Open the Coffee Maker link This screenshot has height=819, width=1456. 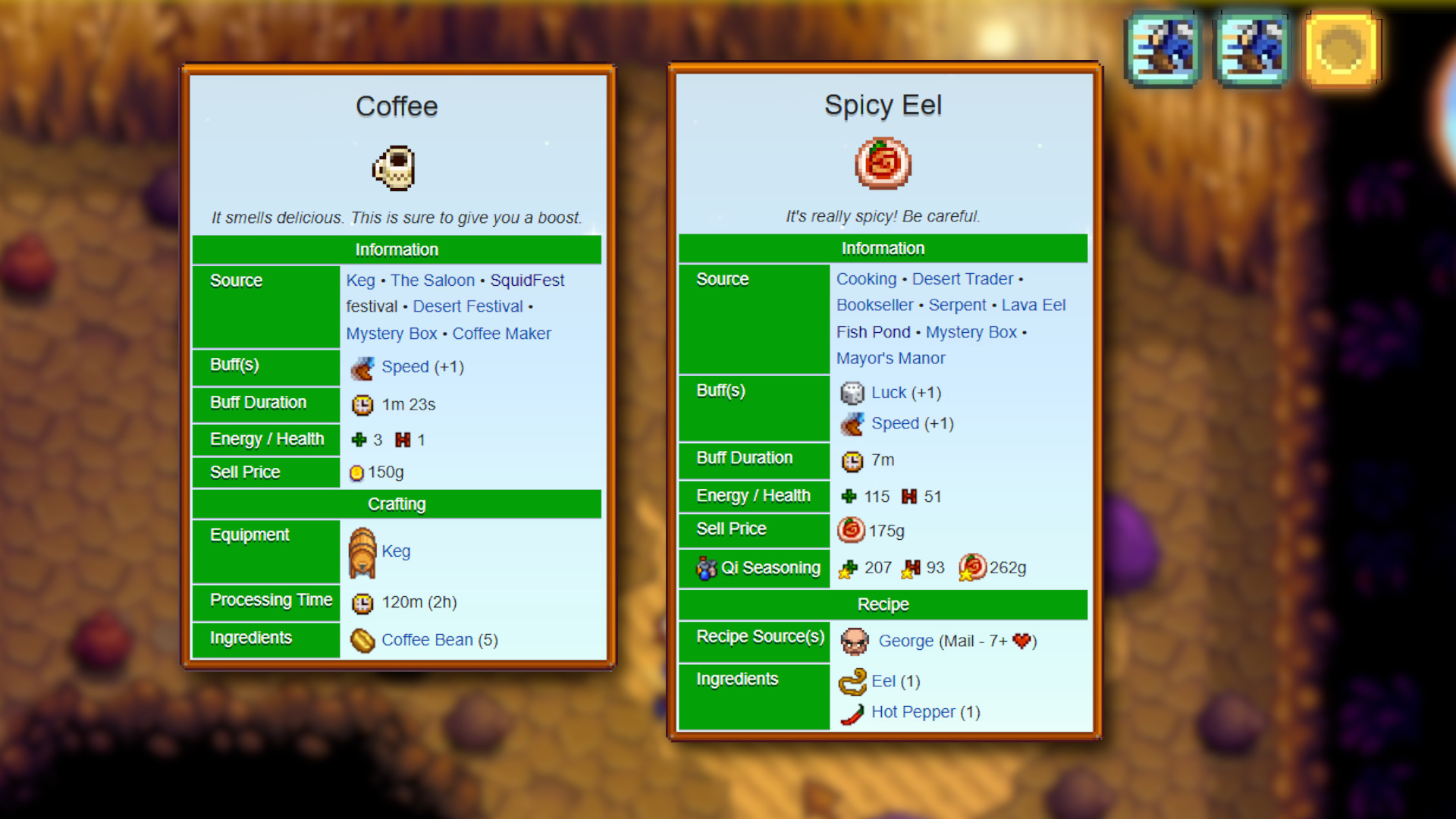click(x=502, y=333)
